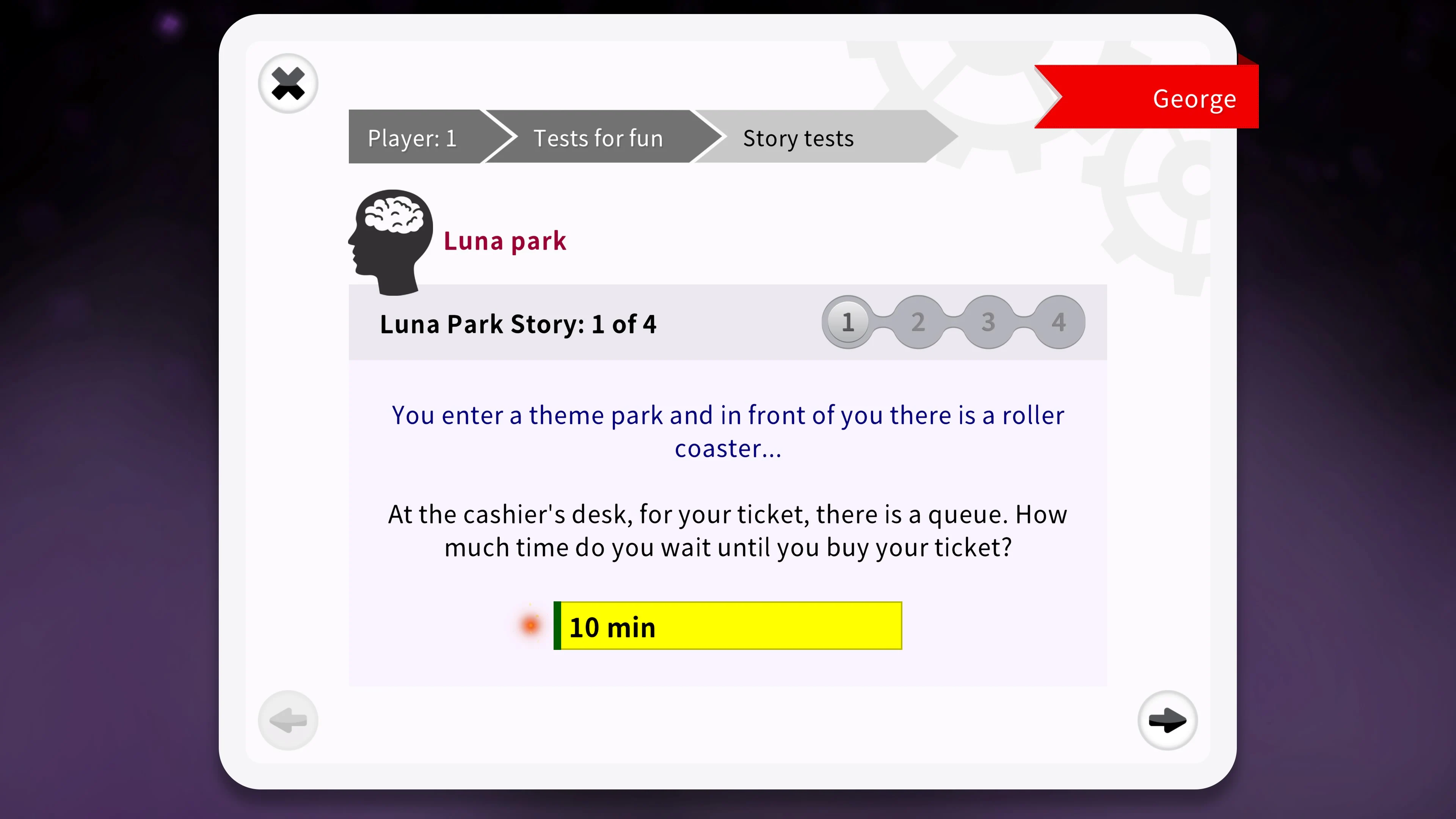Image resolution: width=1456 pixels, height=819 pixels.
Task: Click the 'X' symbol inside the close button
Action: 288,83
